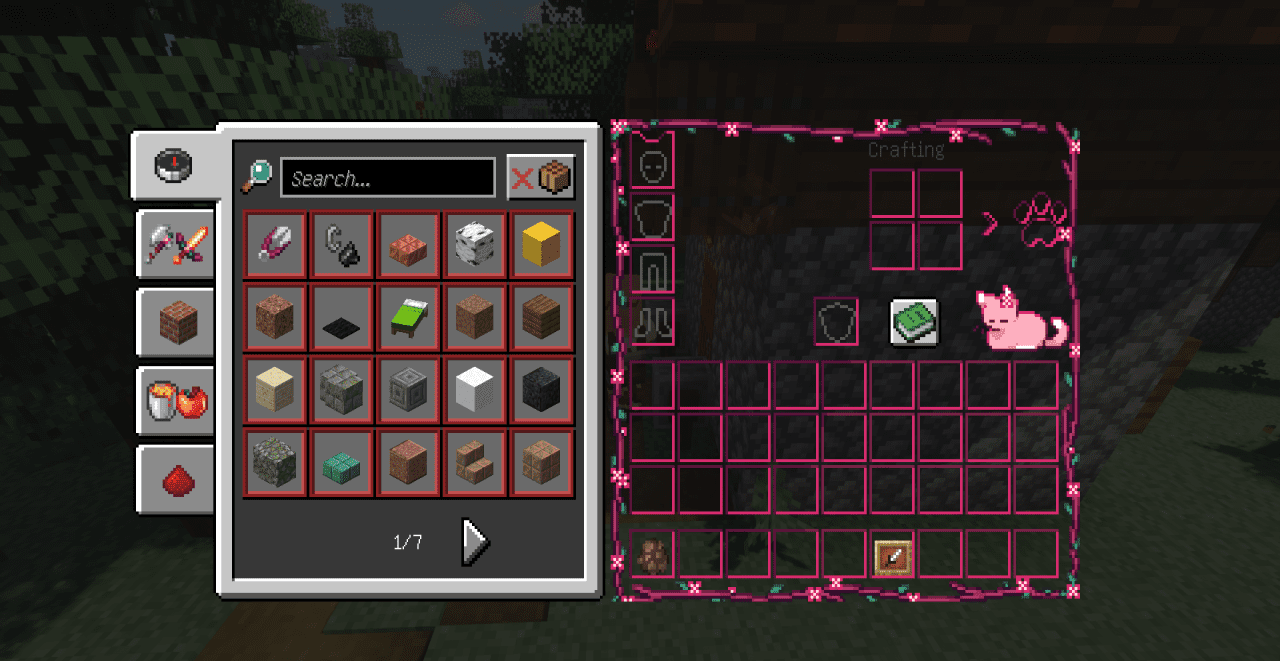Click the item search field

coord(388,178)
